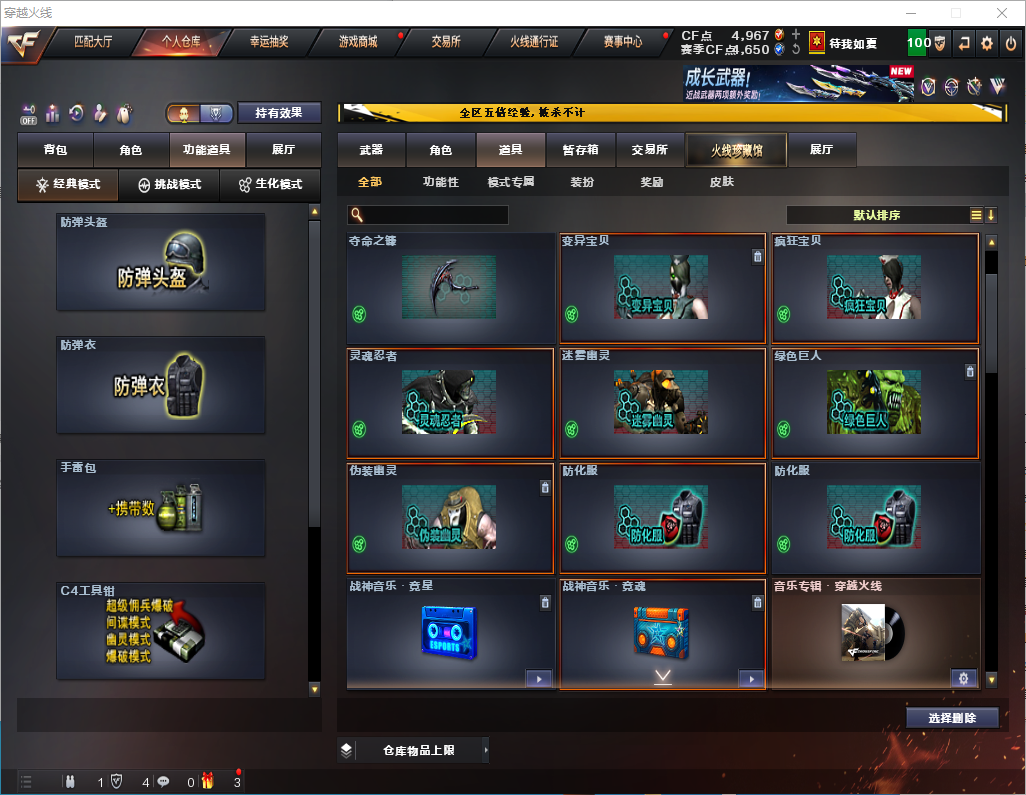The image size is (1026, 795).
Task: Open the 默认排序 sort dropdown
Action: coord(876,215)
